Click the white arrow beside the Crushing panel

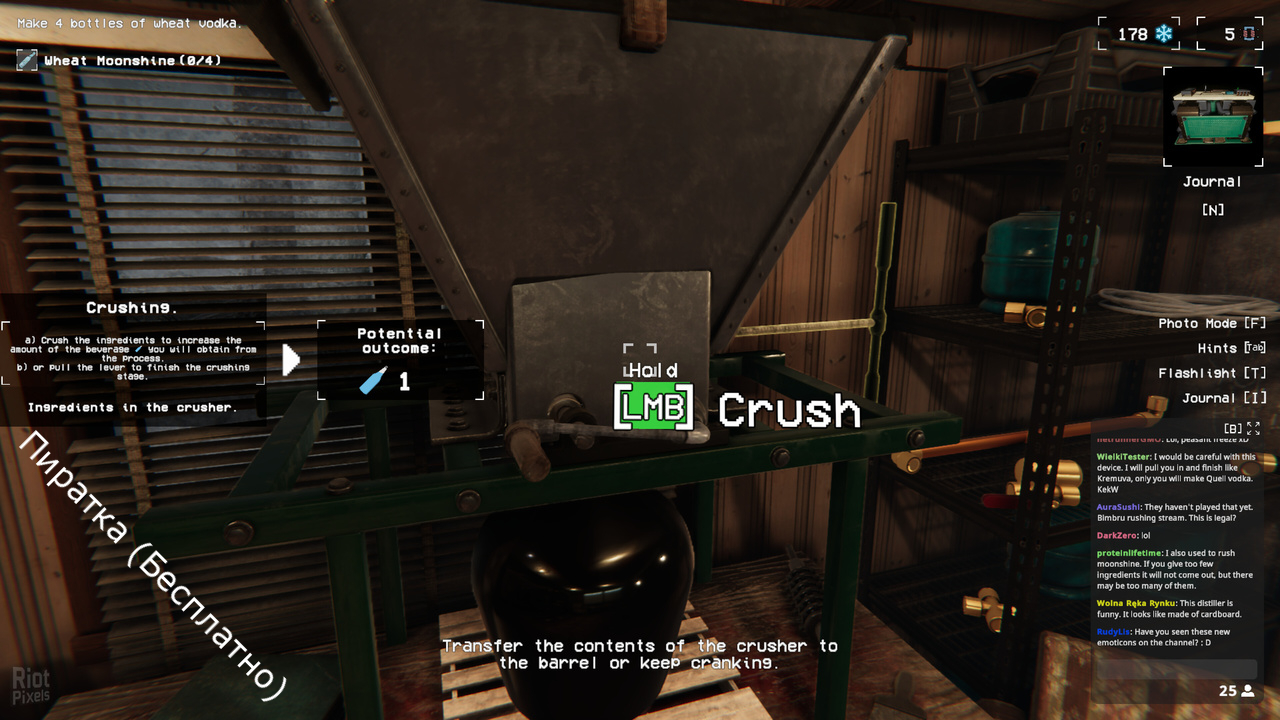click(x=291, y=360)
